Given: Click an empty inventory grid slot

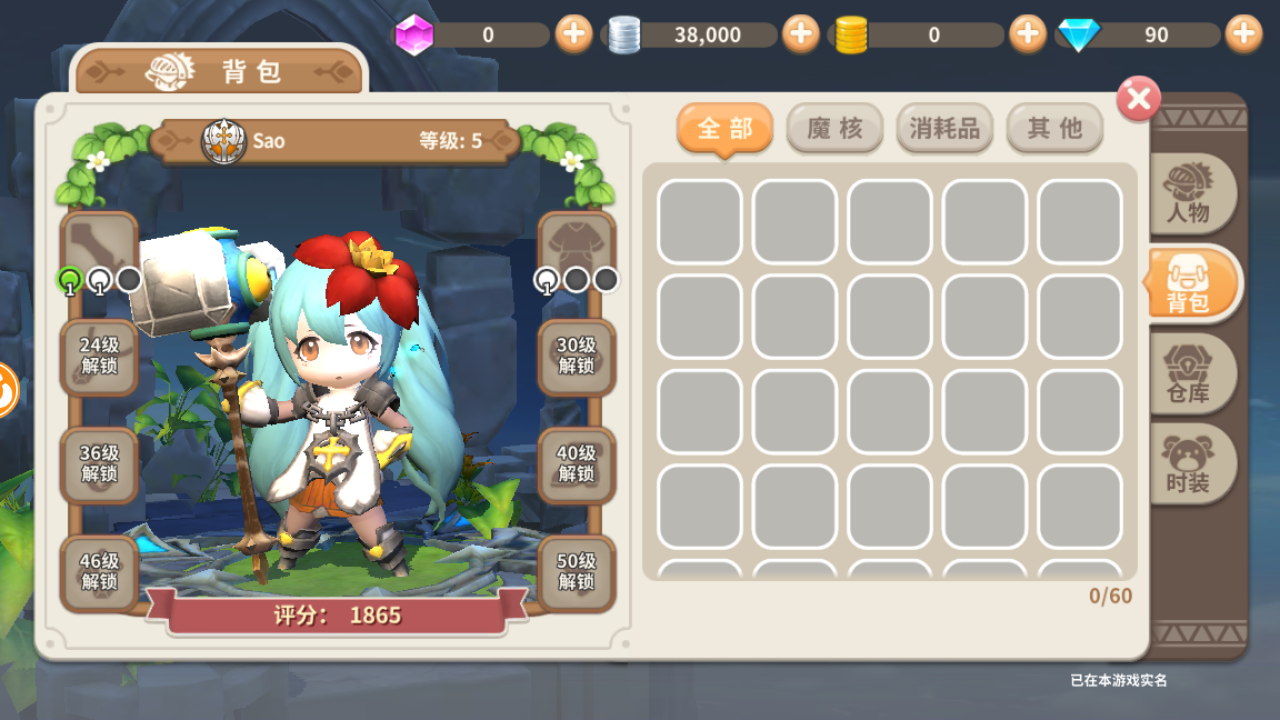Looking at the screenshot, I should pos(699,221).
